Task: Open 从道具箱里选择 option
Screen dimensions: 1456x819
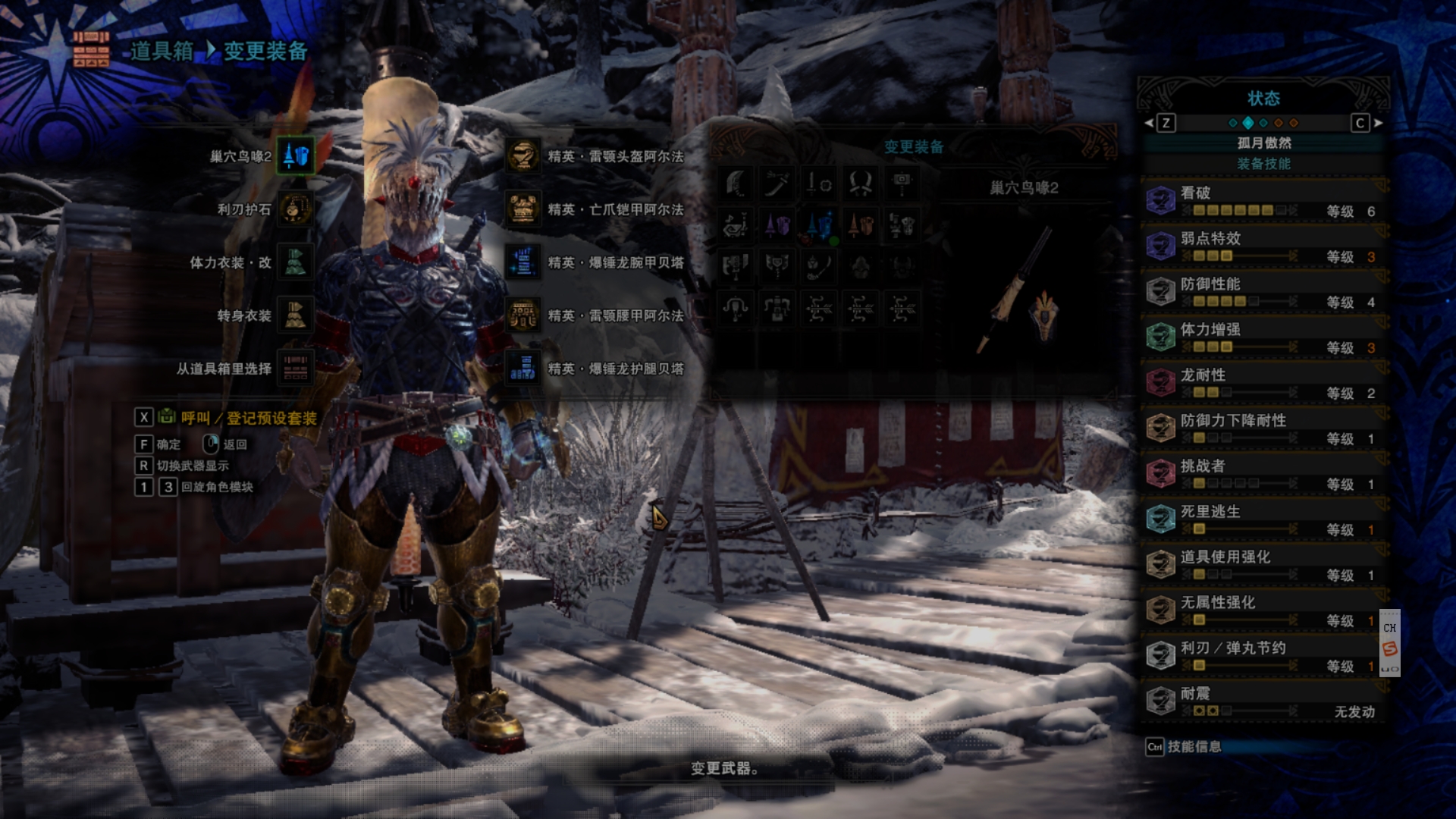Action: click(x=295, y=369)
